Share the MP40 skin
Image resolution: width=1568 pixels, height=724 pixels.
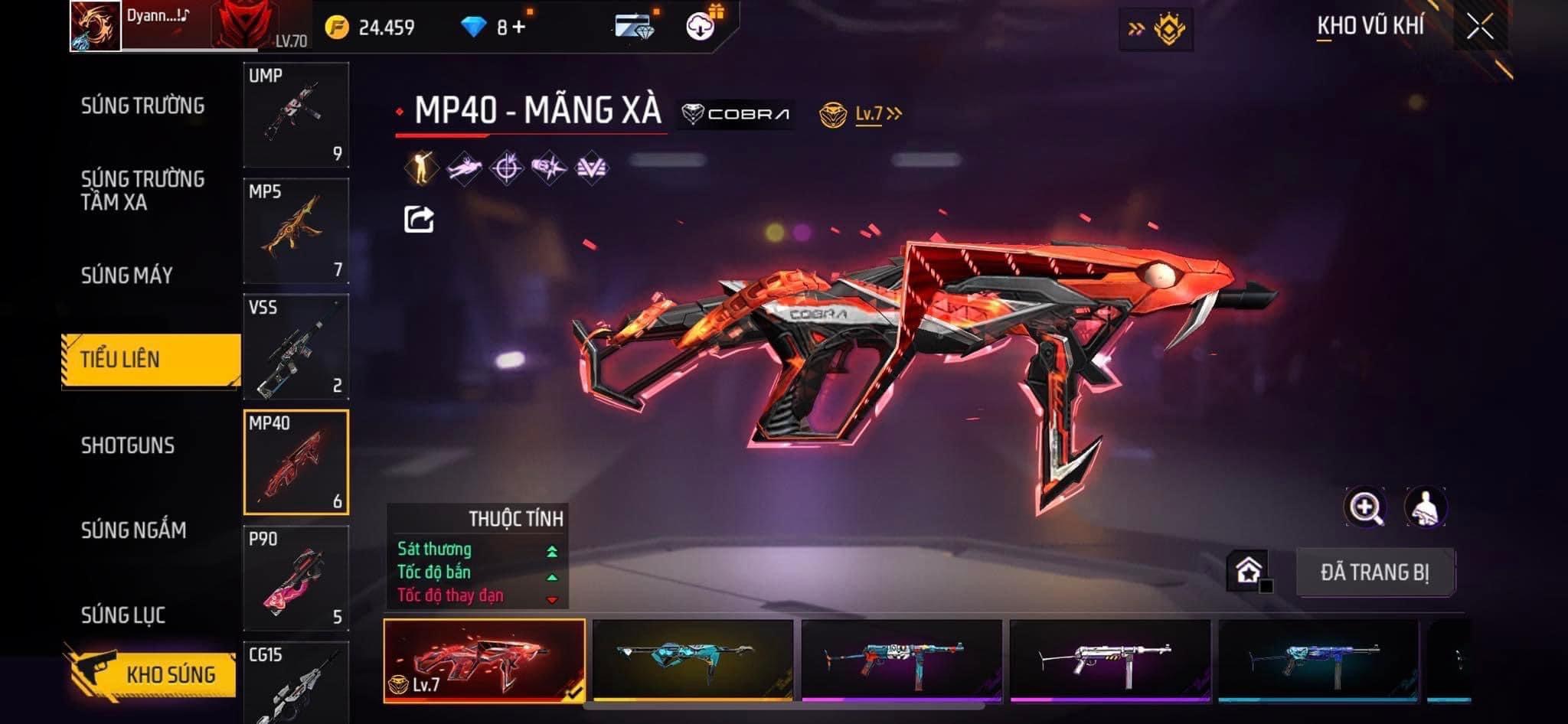click(x=419, y=220)
